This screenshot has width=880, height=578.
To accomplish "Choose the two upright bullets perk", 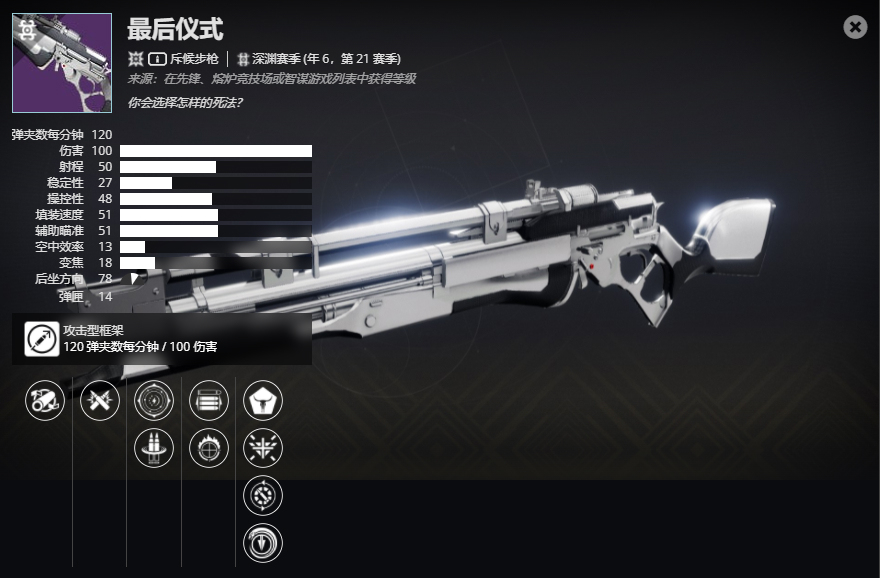I will tap(154, 447).
